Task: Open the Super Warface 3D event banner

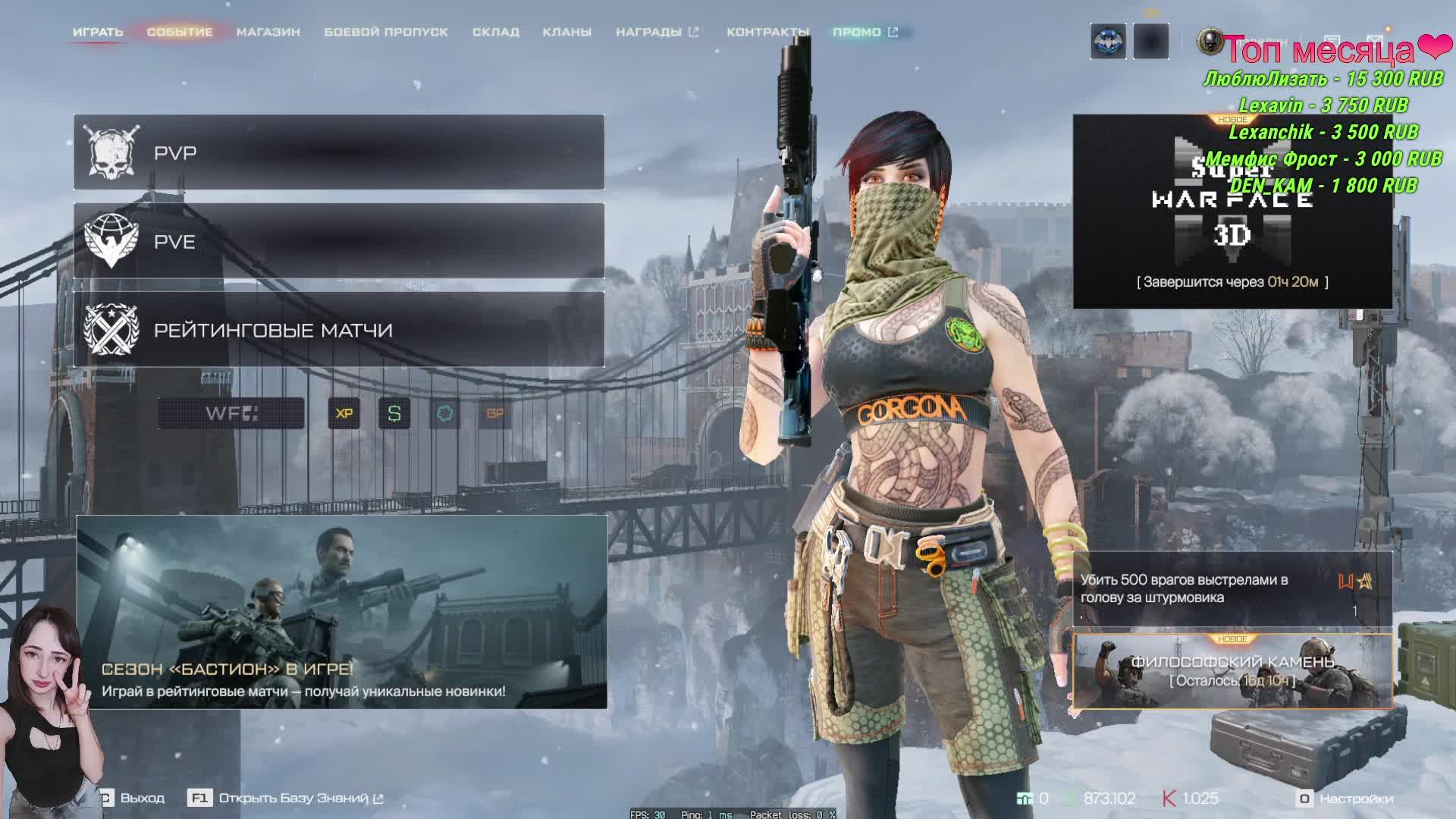Action: pos(1232,212)
